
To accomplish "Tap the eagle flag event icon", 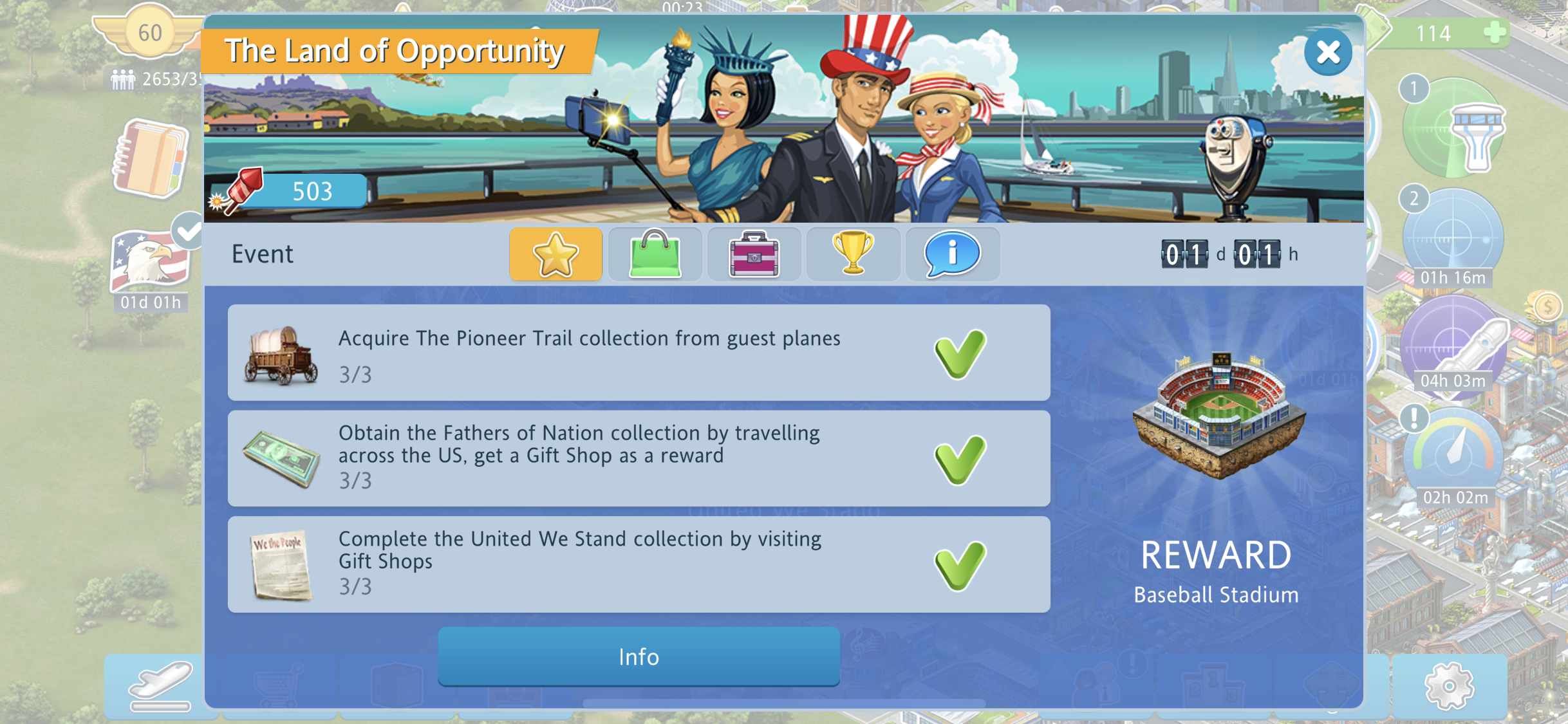I will 151,261.
